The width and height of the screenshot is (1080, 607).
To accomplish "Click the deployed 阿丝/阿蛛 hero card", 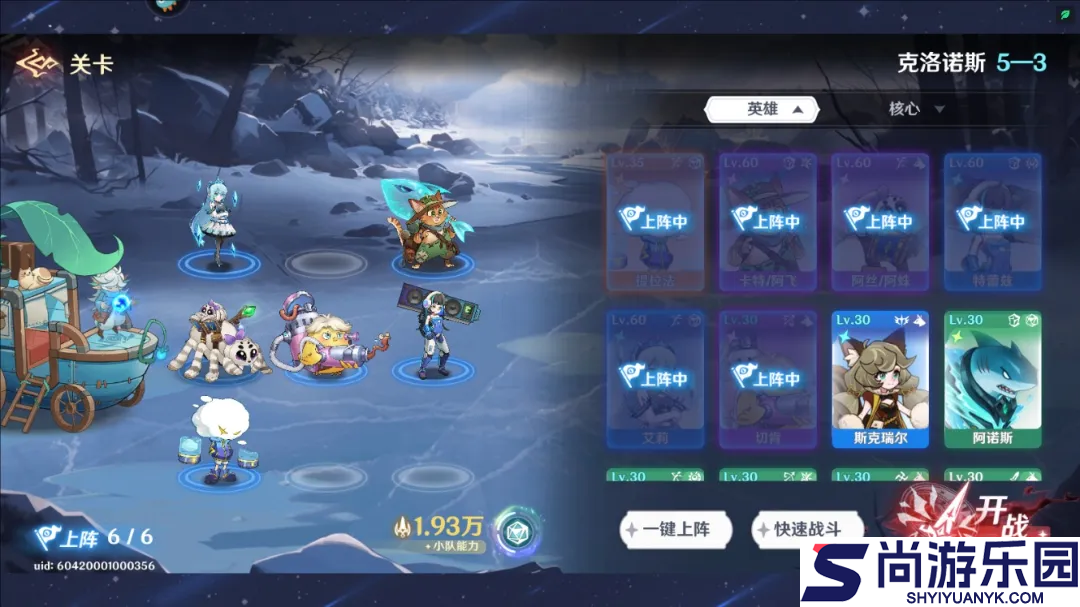I will [880, 221].
